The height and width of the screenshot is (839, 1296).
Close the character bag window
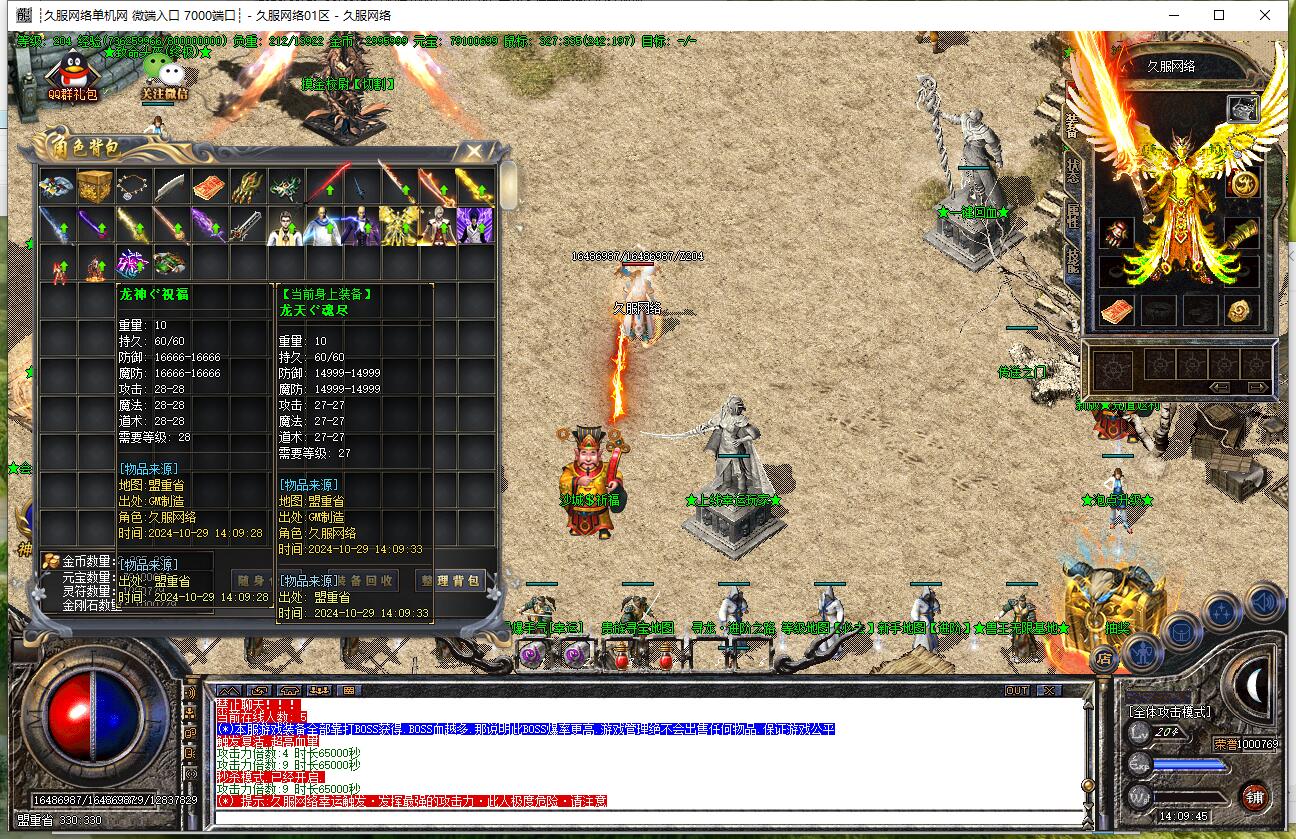[472, 151]
